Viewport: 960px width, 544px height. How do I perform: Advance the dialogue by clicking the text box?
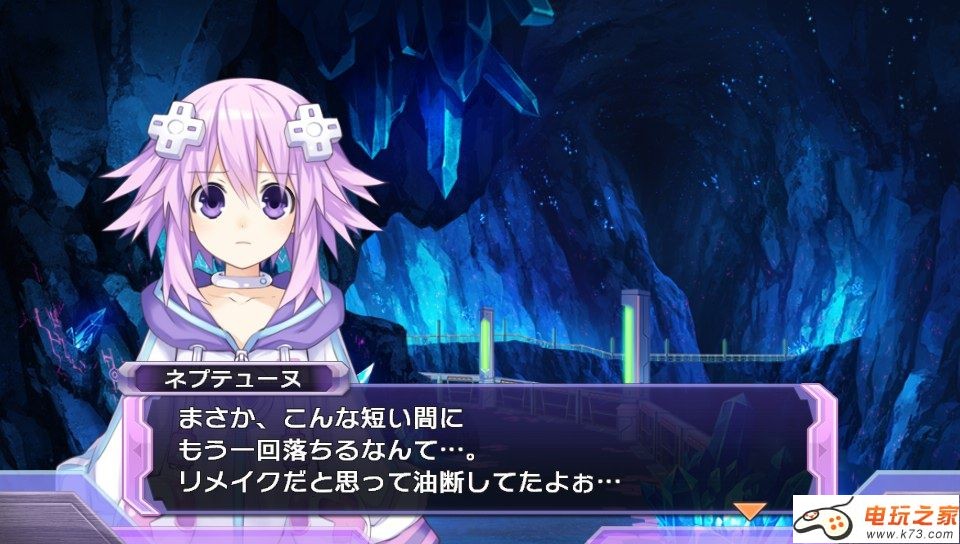coord(470,448)
